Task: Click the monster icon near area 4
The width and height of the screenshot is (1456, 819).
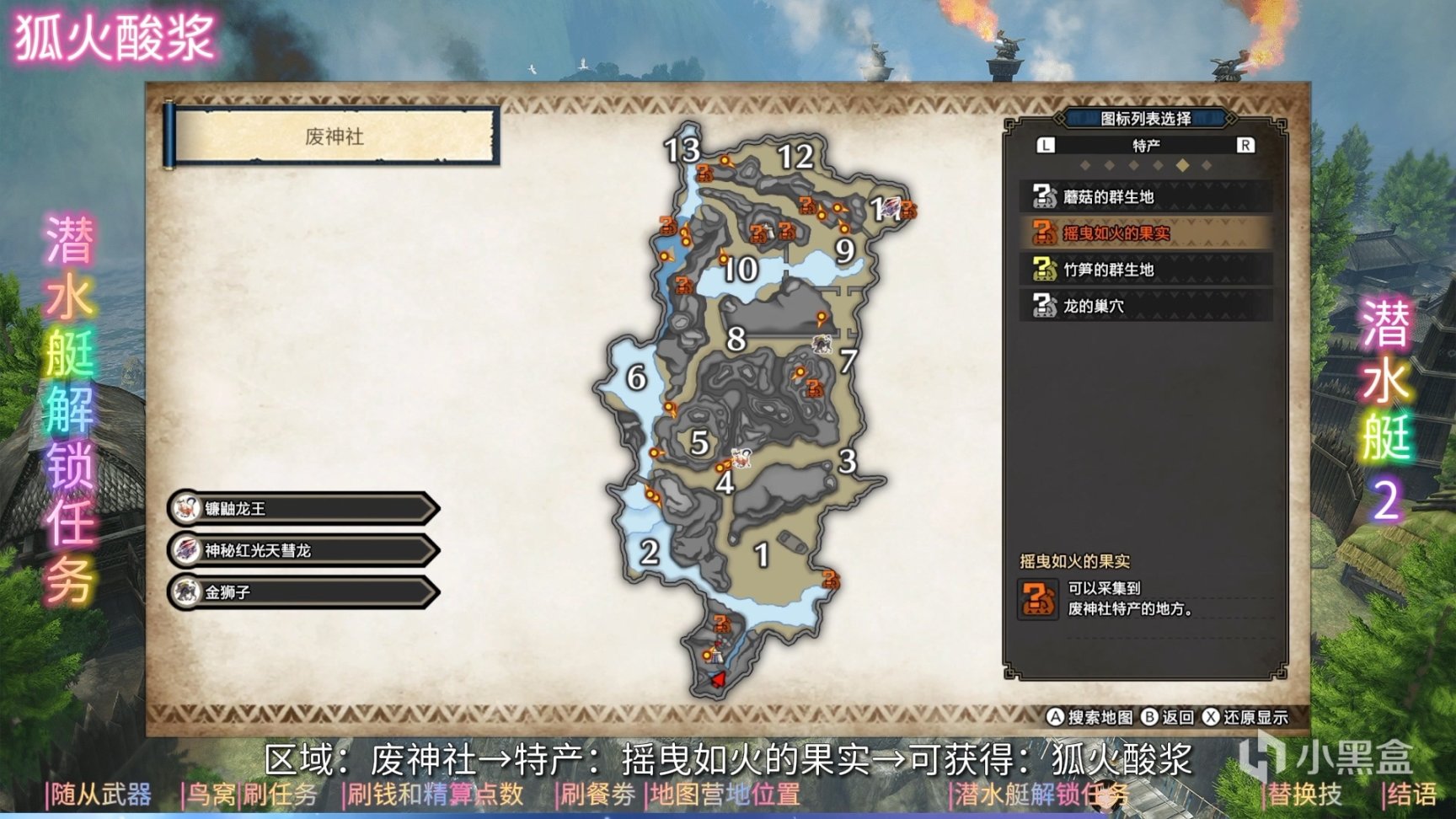Action: pos(741,459)
